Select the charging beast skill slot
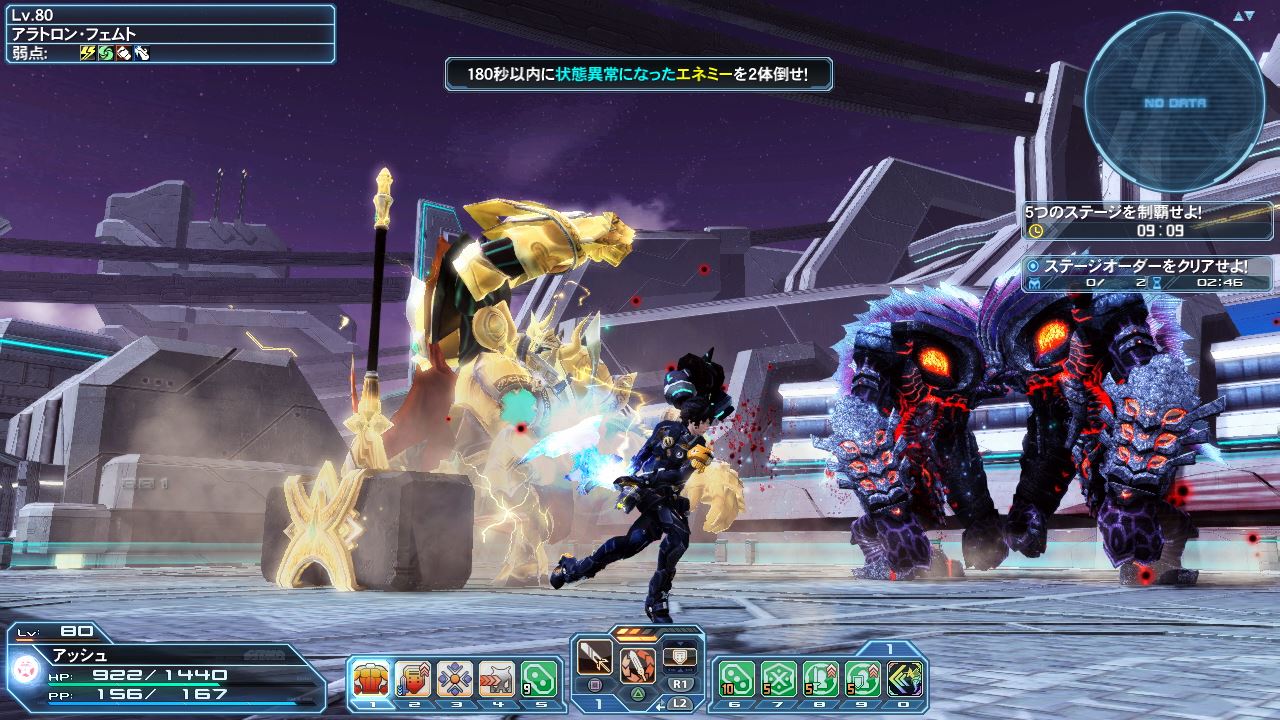 click(496, 679)
